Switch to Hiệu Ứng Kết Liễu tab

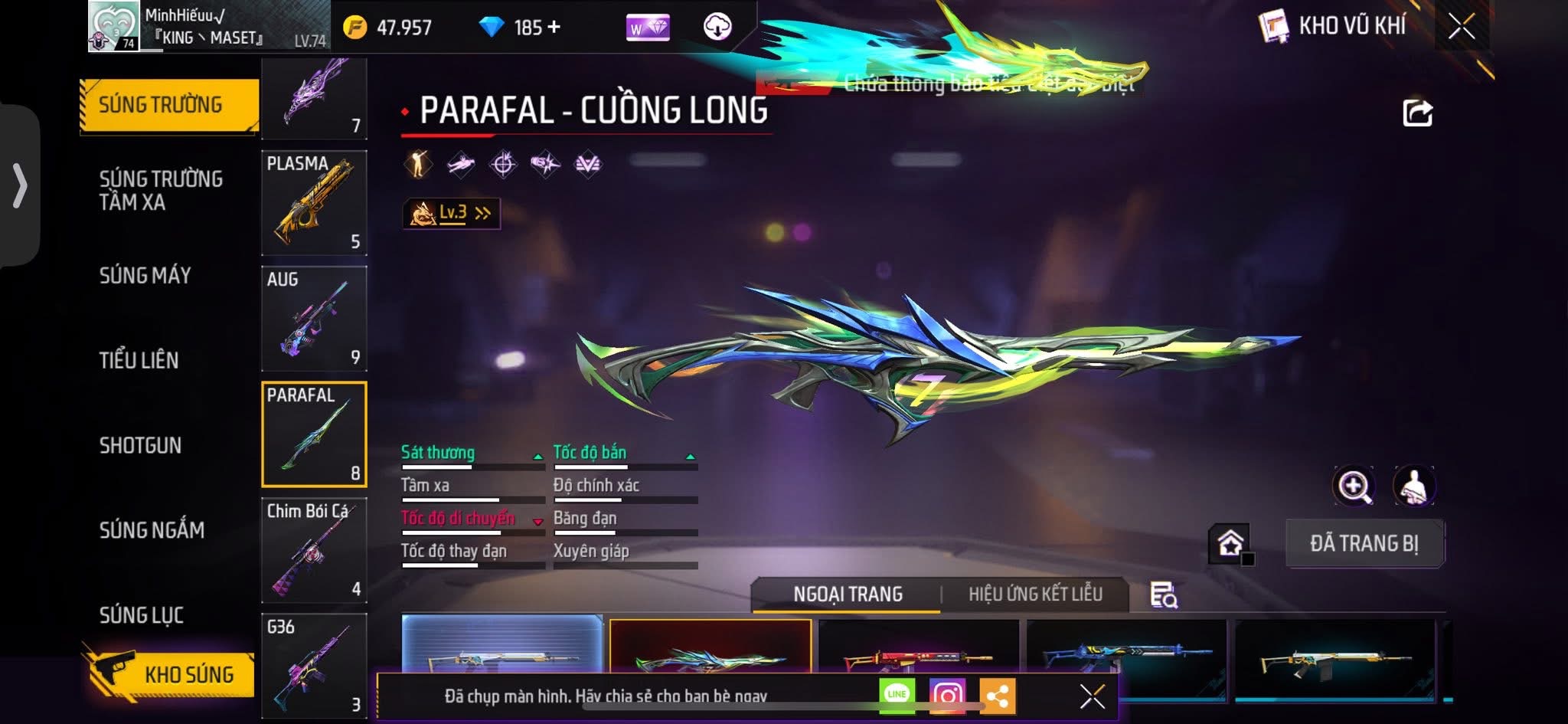pyautogui.click(x=1035, y=594)
